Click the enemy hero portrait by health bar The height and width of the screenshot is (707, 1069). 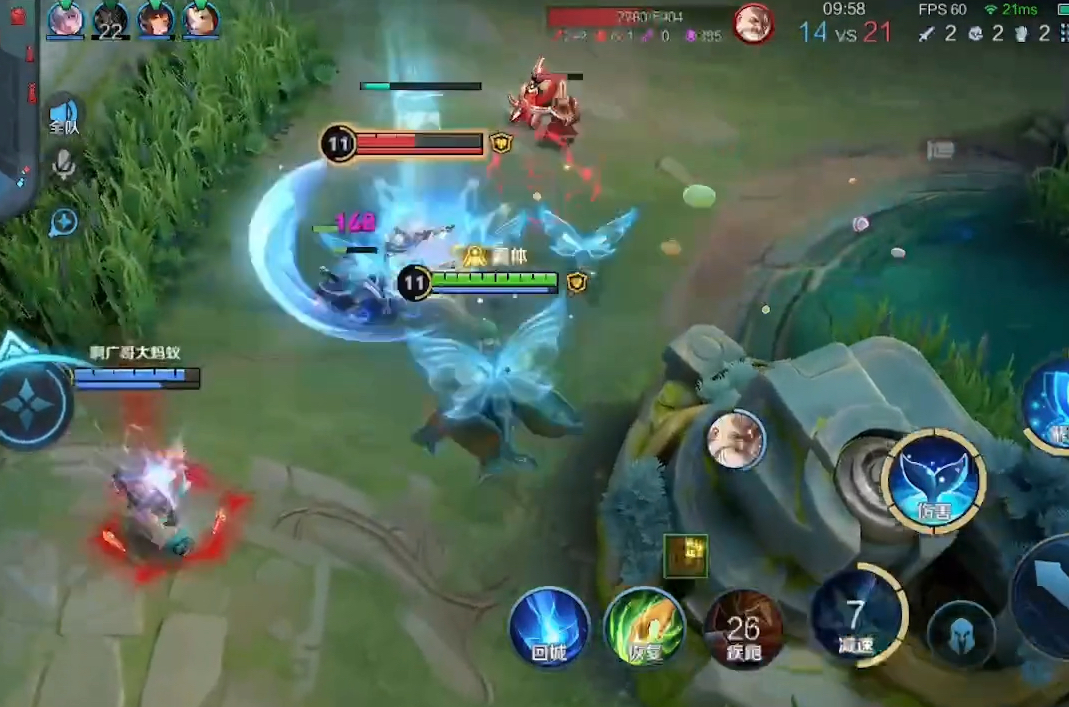pos(753,23)
